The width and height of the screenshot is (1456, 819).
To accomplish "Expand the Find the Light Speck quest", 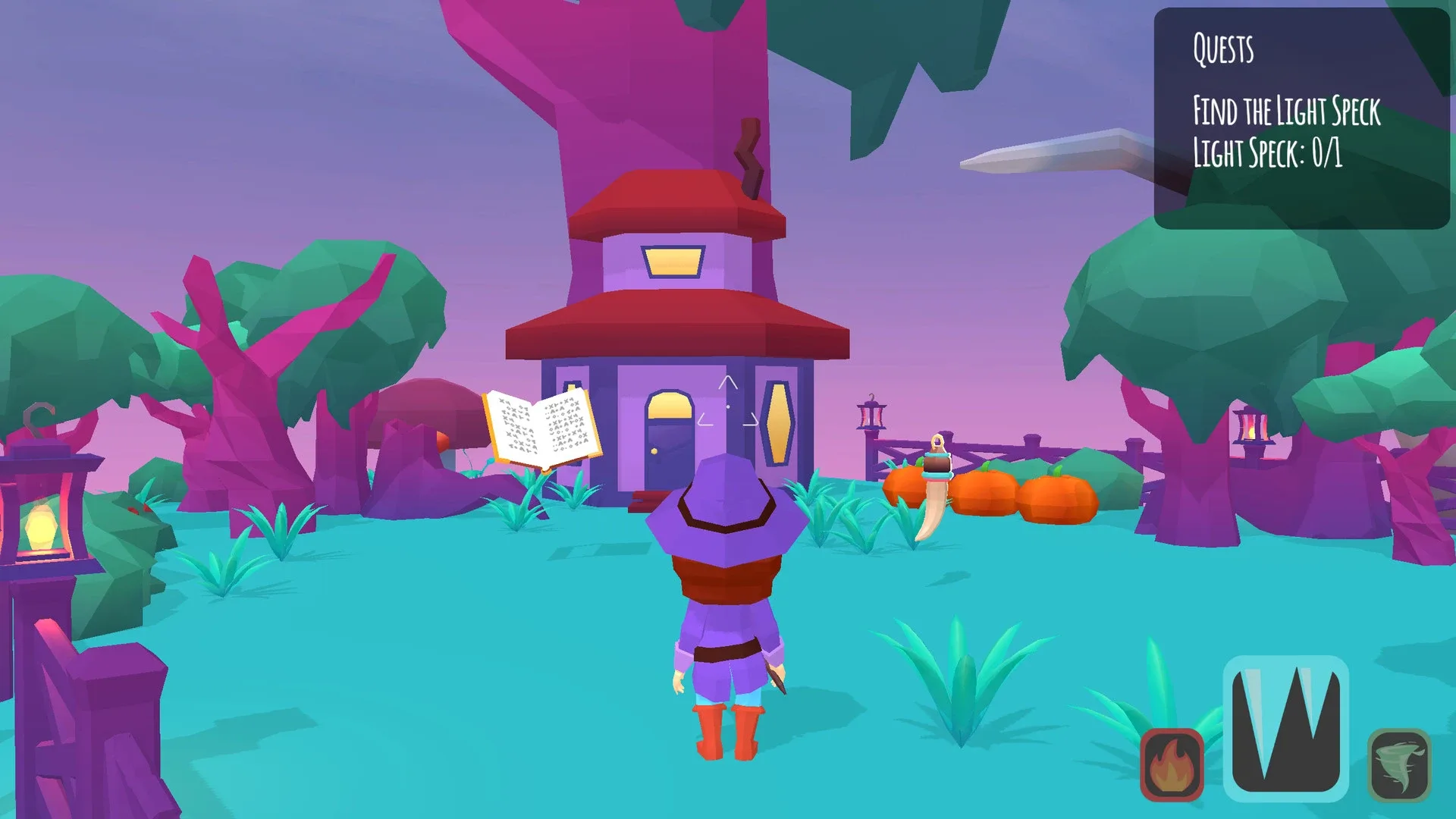I will (x=1287, y=111).
